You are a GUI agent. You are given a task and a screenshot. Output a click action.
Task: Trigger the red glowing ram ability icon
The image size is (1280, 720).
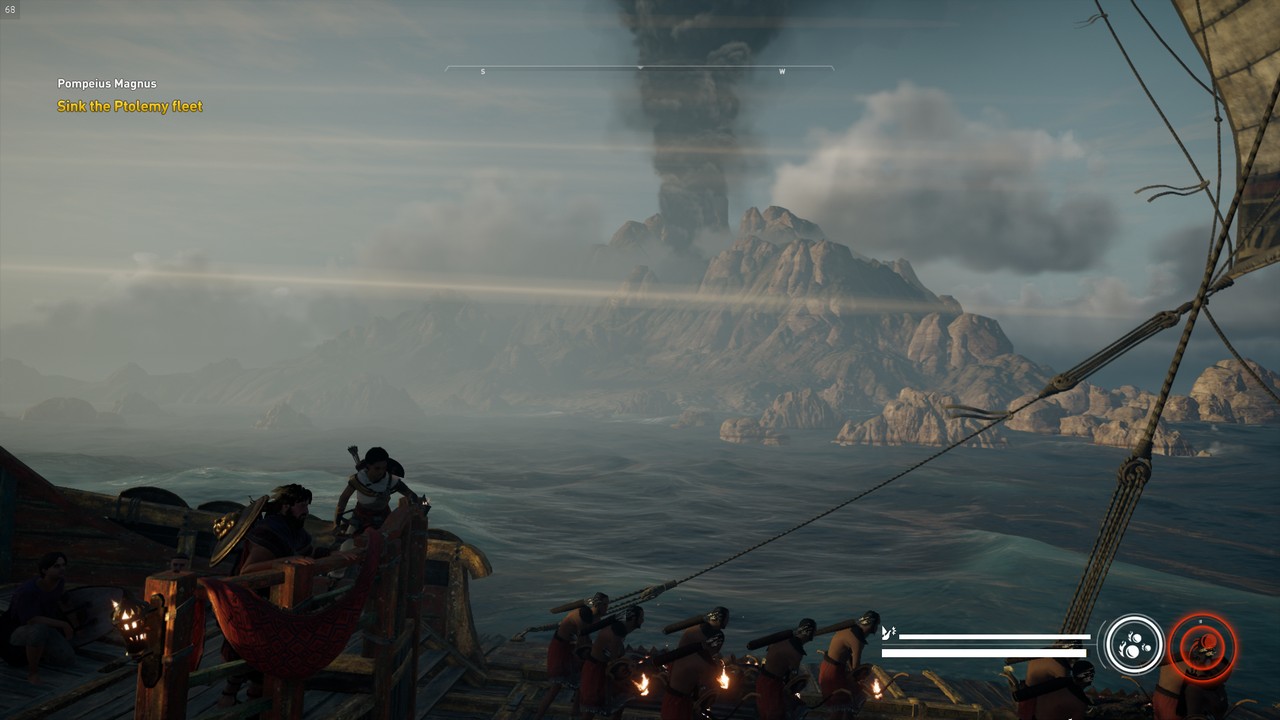coord(1203,646)
